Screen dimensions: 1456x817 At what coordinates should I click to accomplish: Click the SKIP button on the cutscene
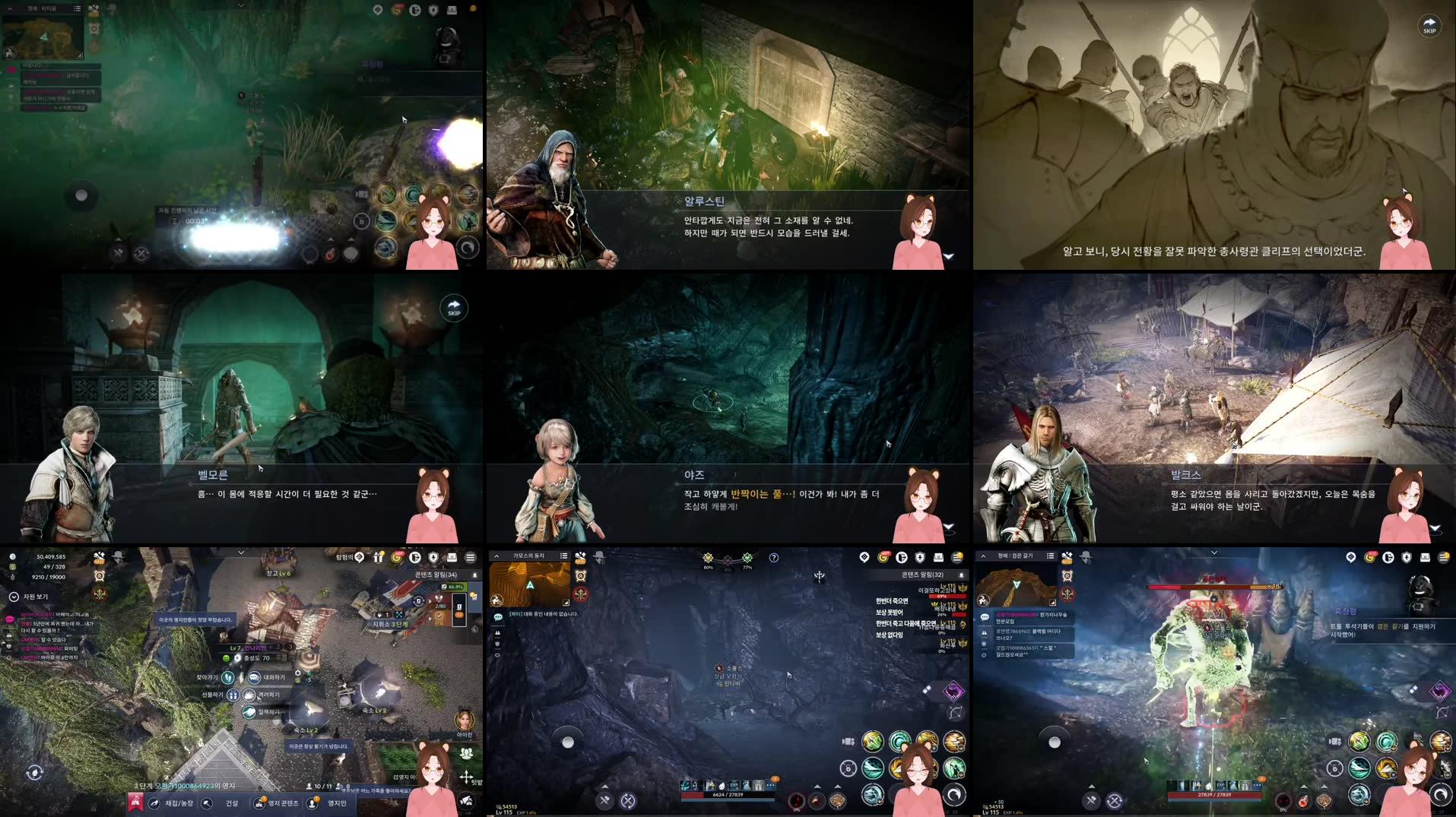(1428, 26)
